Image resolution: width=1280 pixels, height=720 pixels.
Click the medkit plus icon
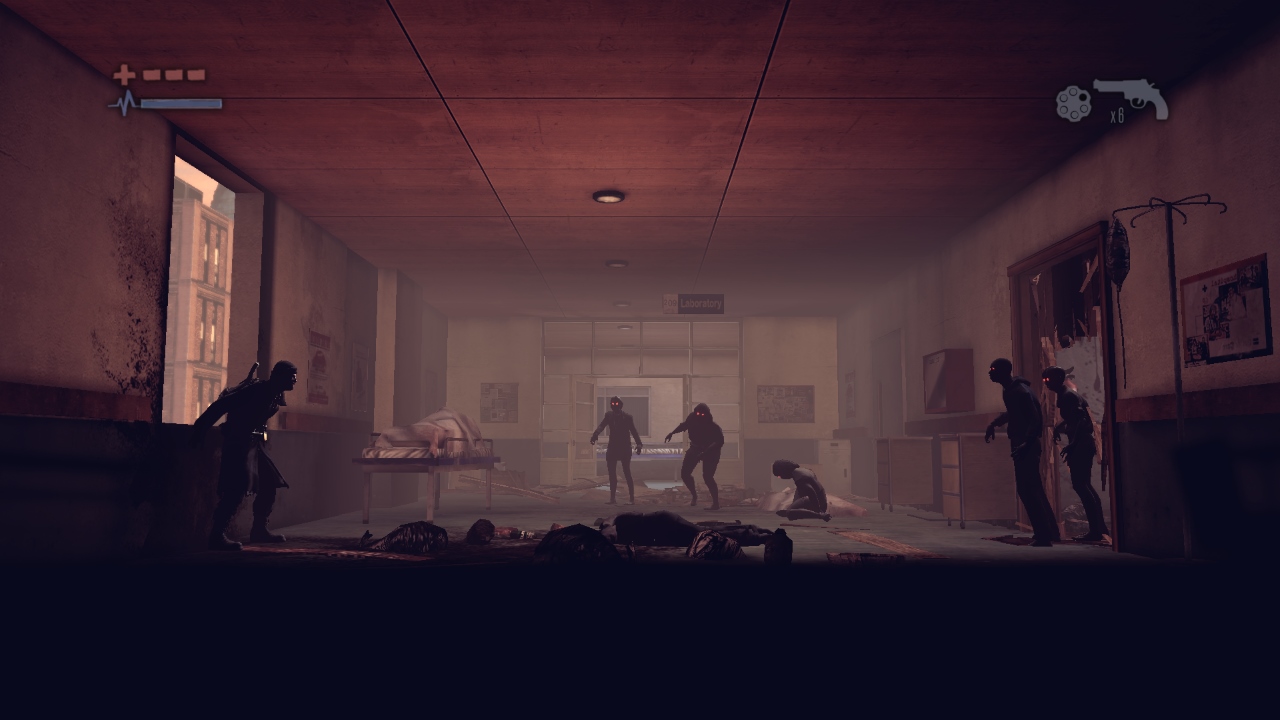click(x=124, y=74)
